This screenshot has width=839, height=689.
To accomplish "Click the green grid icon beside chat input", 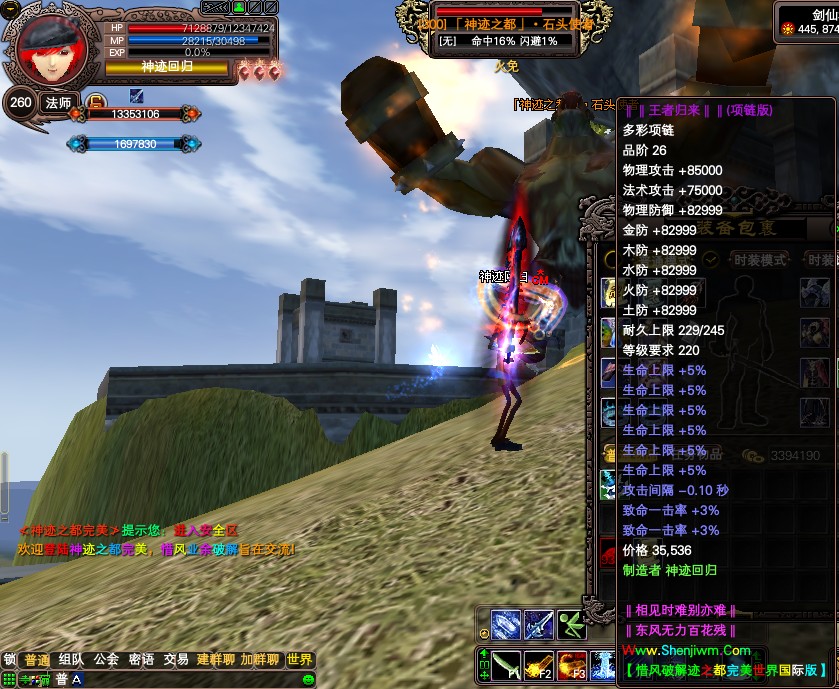I will pyautogui.click(x=9, y=679).
